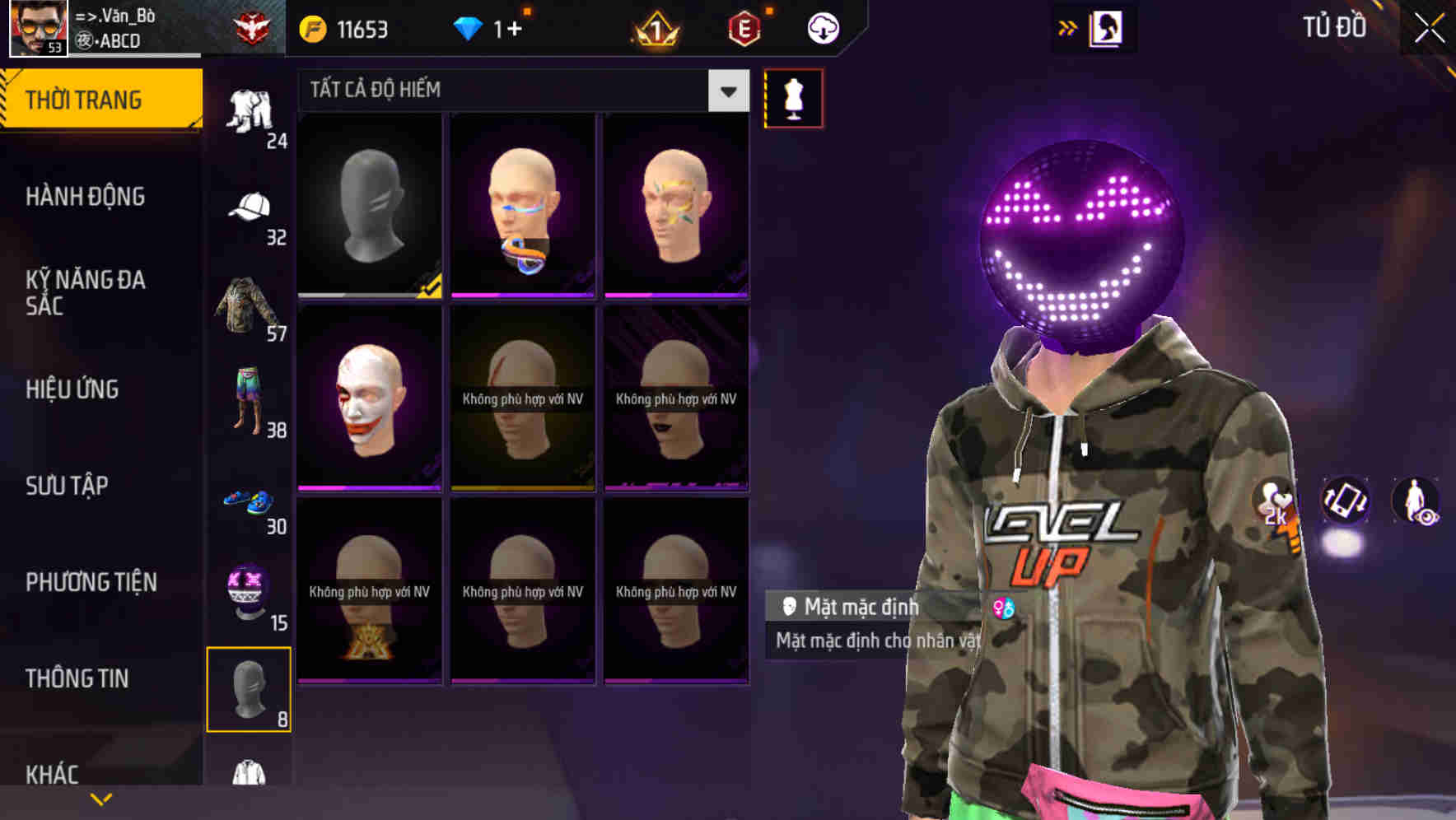Expand the yellow chevron below KHÁC
The width and height of the screenshot is (1456, 820).
point(100,797)
